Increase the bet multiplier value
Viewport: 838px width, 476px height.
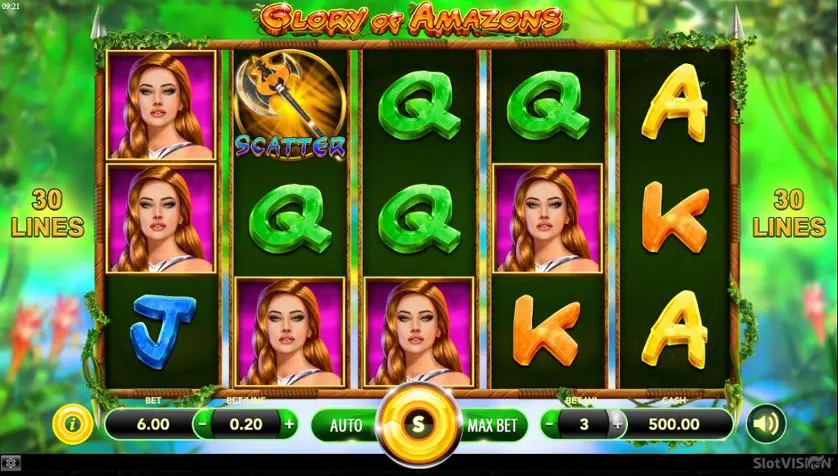tap(617, 424)
